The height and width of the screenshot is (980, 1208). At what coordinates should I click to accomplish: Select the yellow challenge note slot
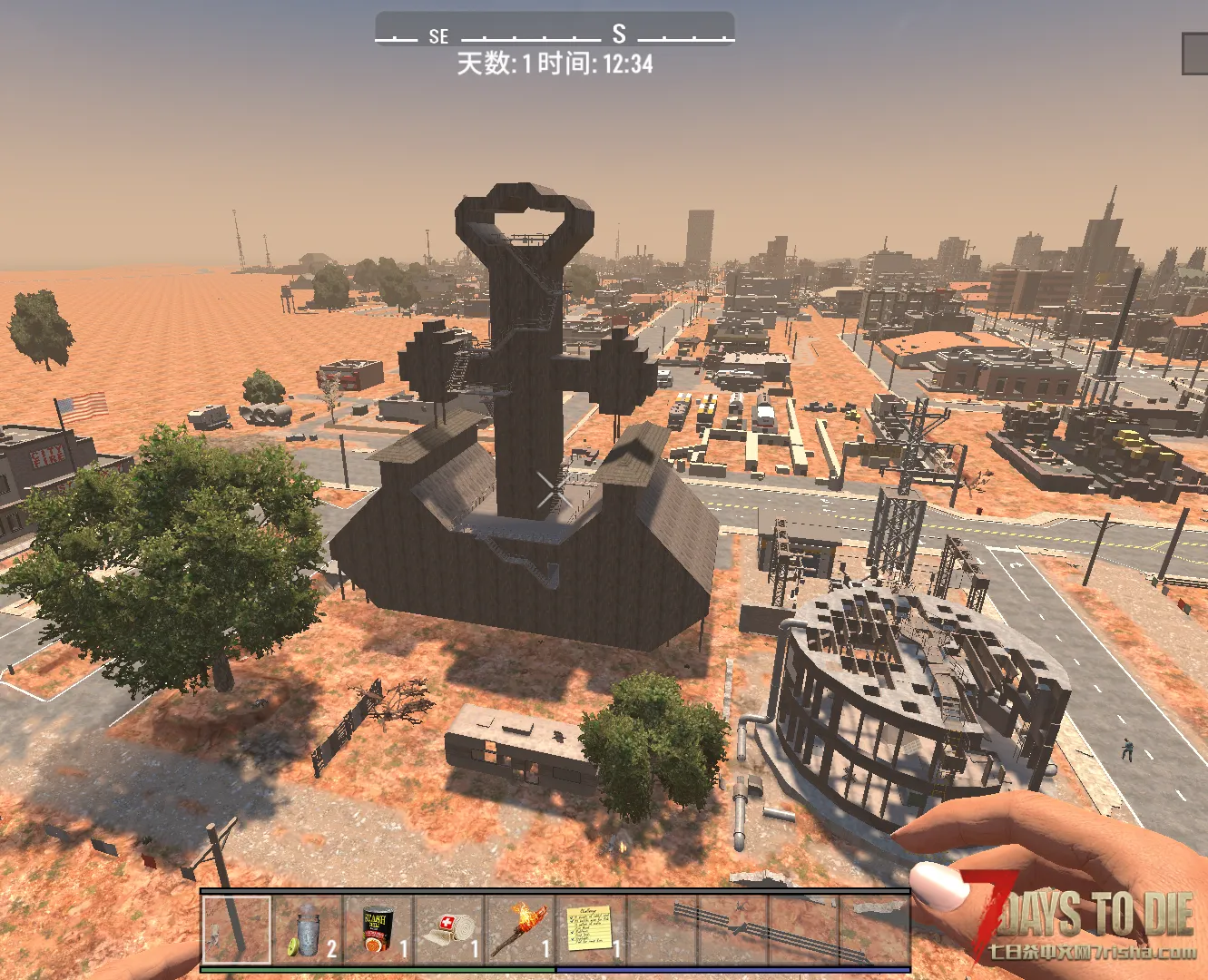tap(590, 930)
